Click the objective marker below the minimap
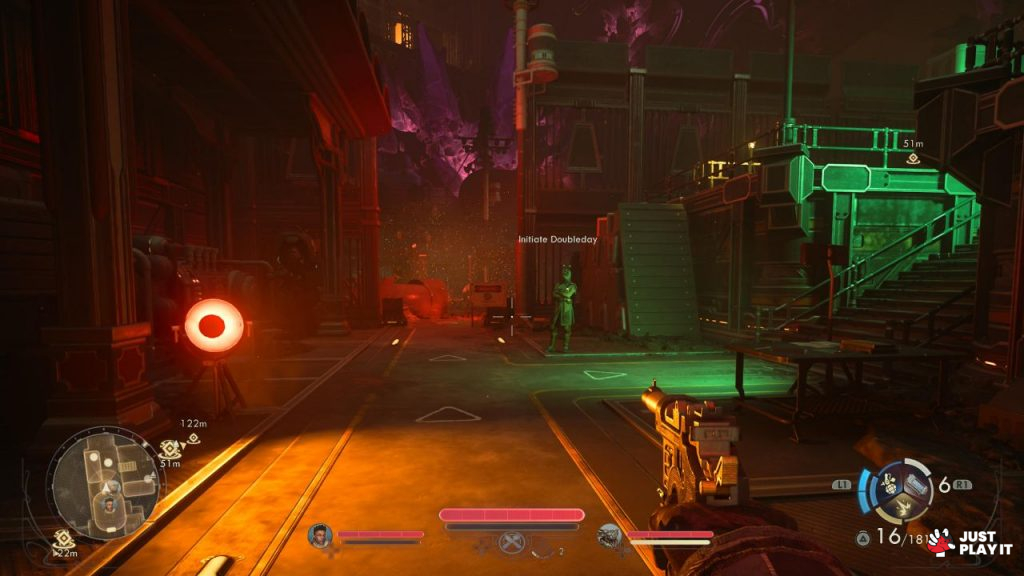Image resolution: width=1024 pixels, height=576 pixels. (63, 538)
